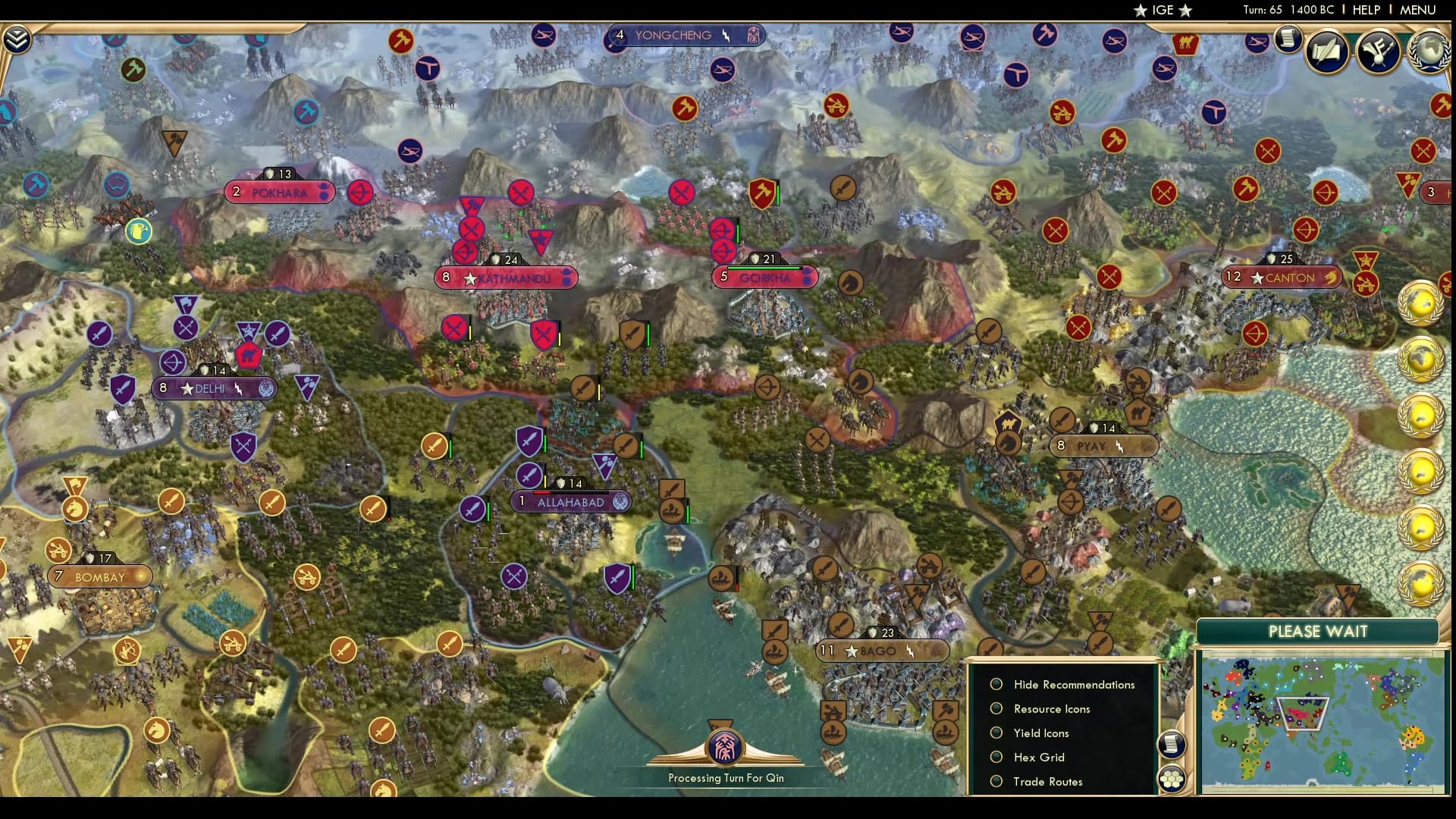Enable the Trade Routes overlay

tap(996, 781)
